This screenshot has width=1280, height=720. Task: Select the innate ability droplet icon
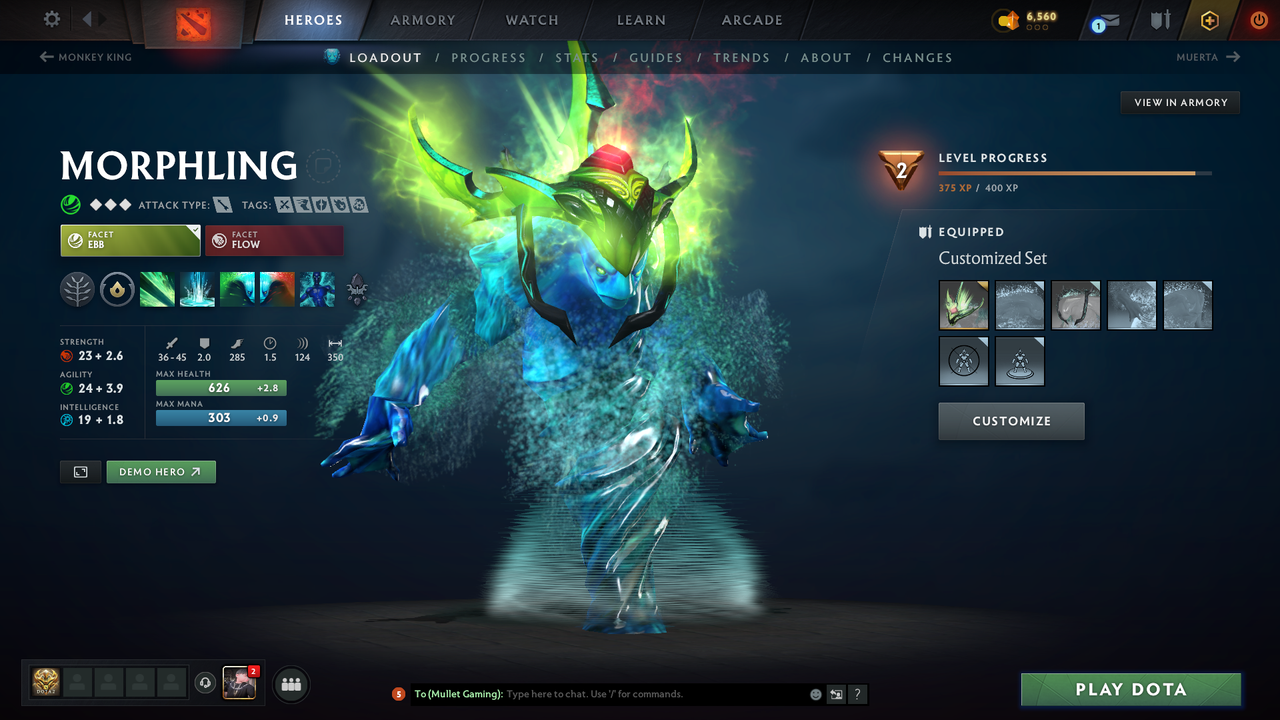tap(117, 290)
